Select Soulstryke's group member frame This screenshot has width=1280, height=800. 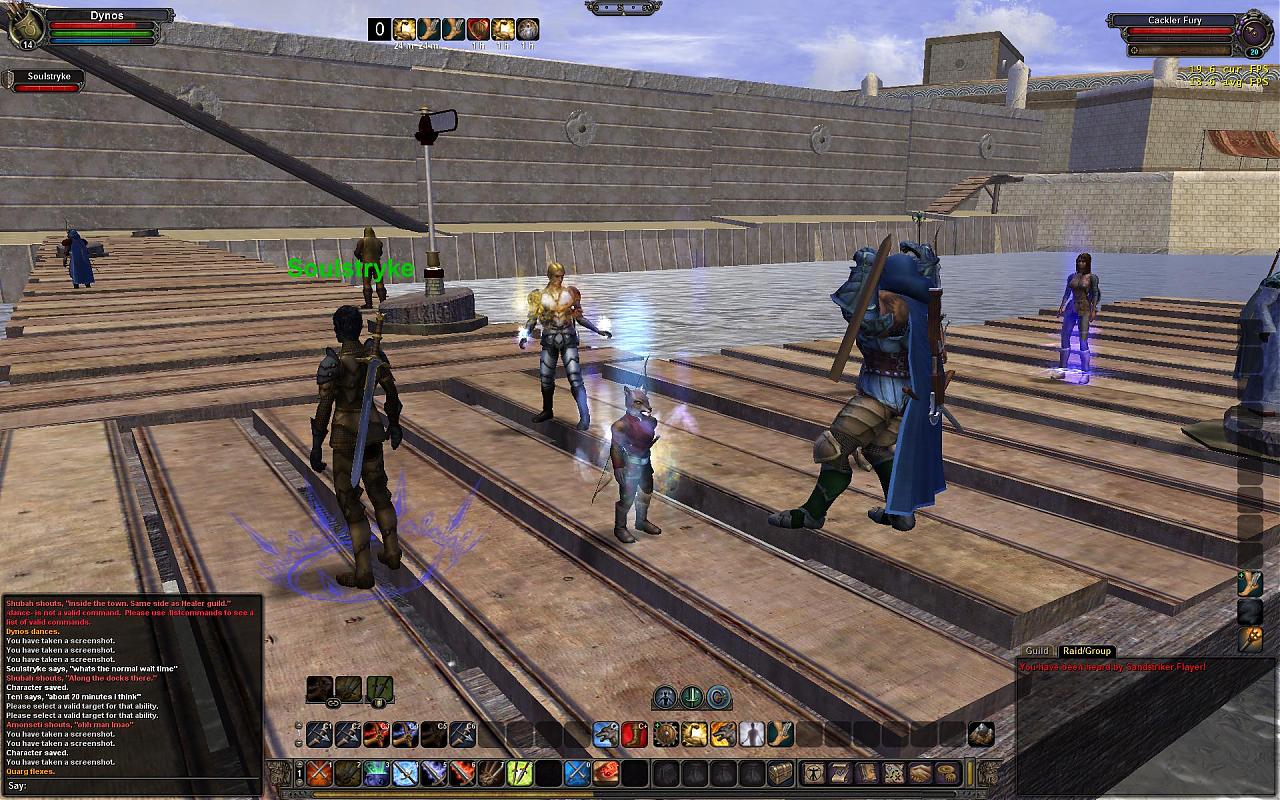(43, 82)
